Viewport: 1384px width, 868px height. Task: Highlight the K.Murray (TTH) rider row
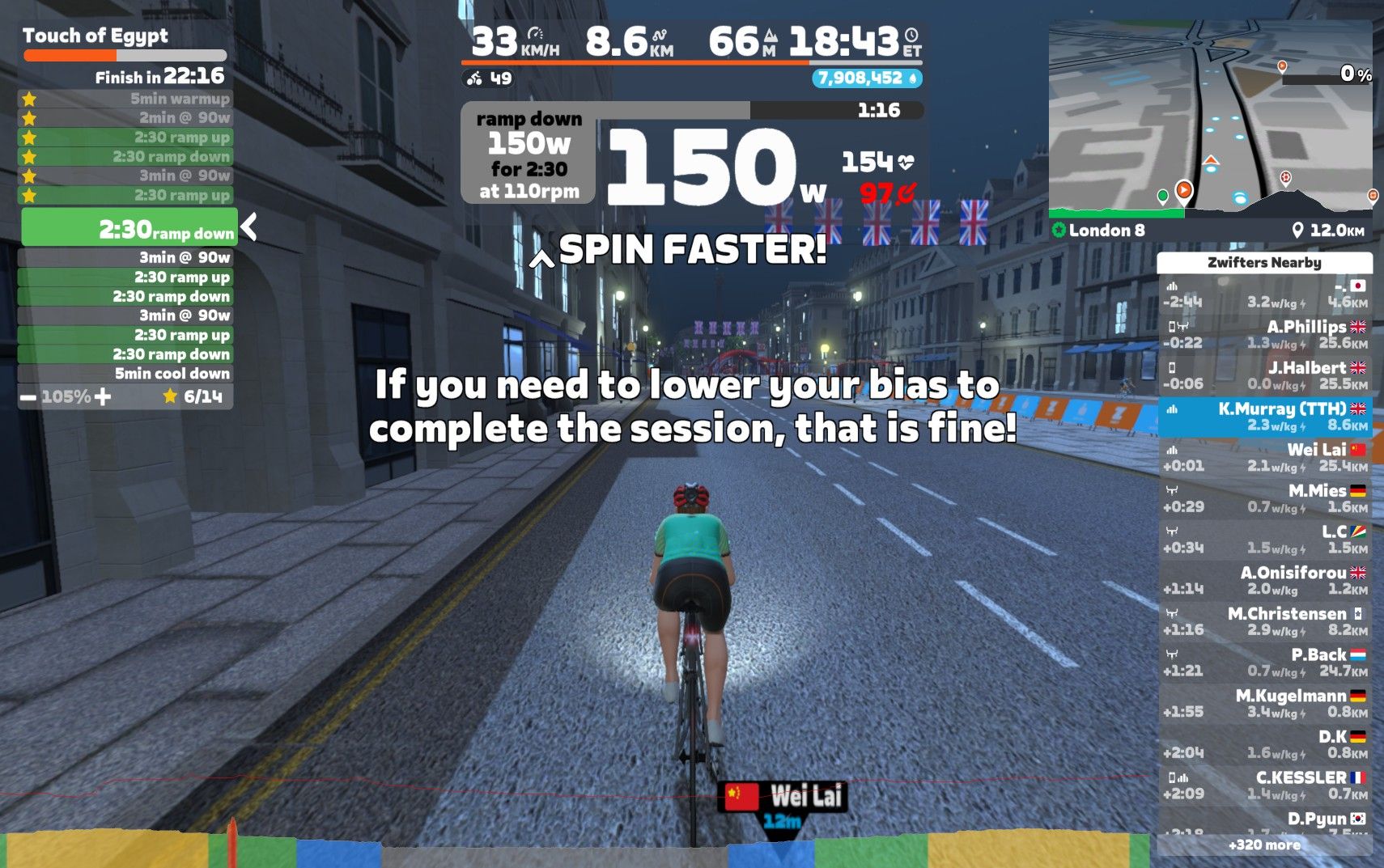coord(1264,417)
